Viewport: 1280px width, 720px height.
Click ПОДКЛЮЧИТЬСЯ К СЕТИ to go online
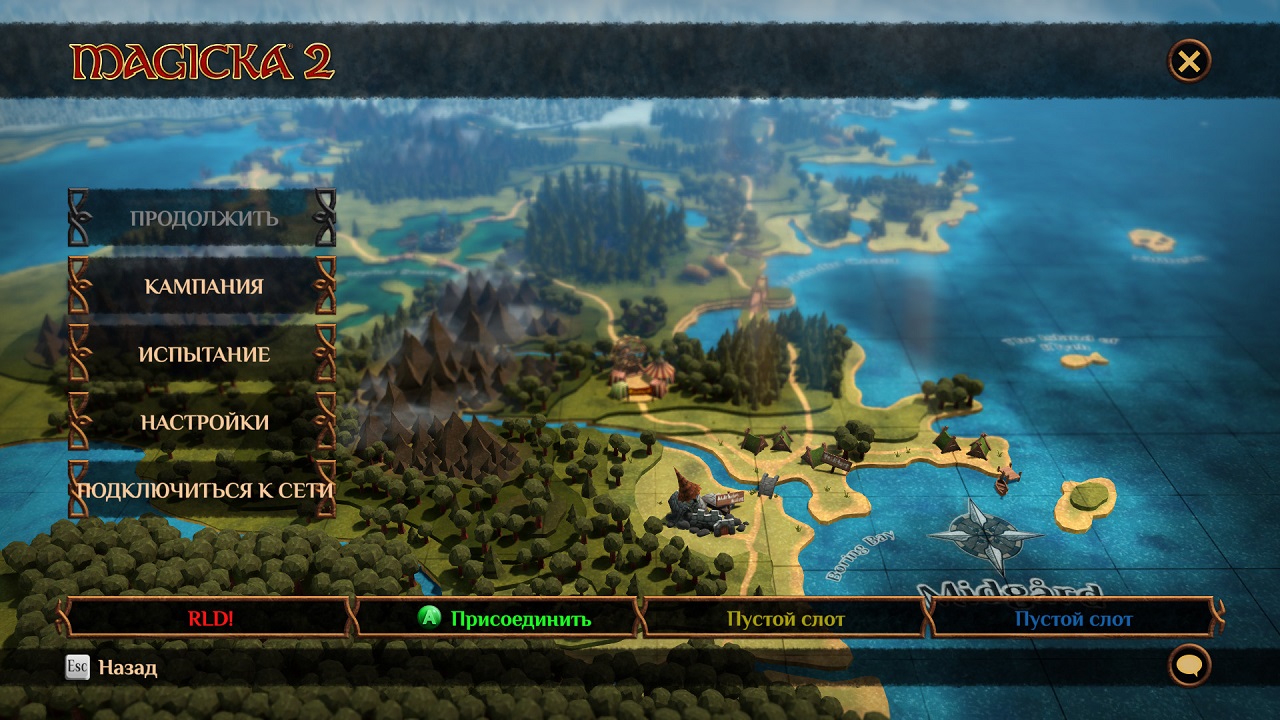click(203, 490)
